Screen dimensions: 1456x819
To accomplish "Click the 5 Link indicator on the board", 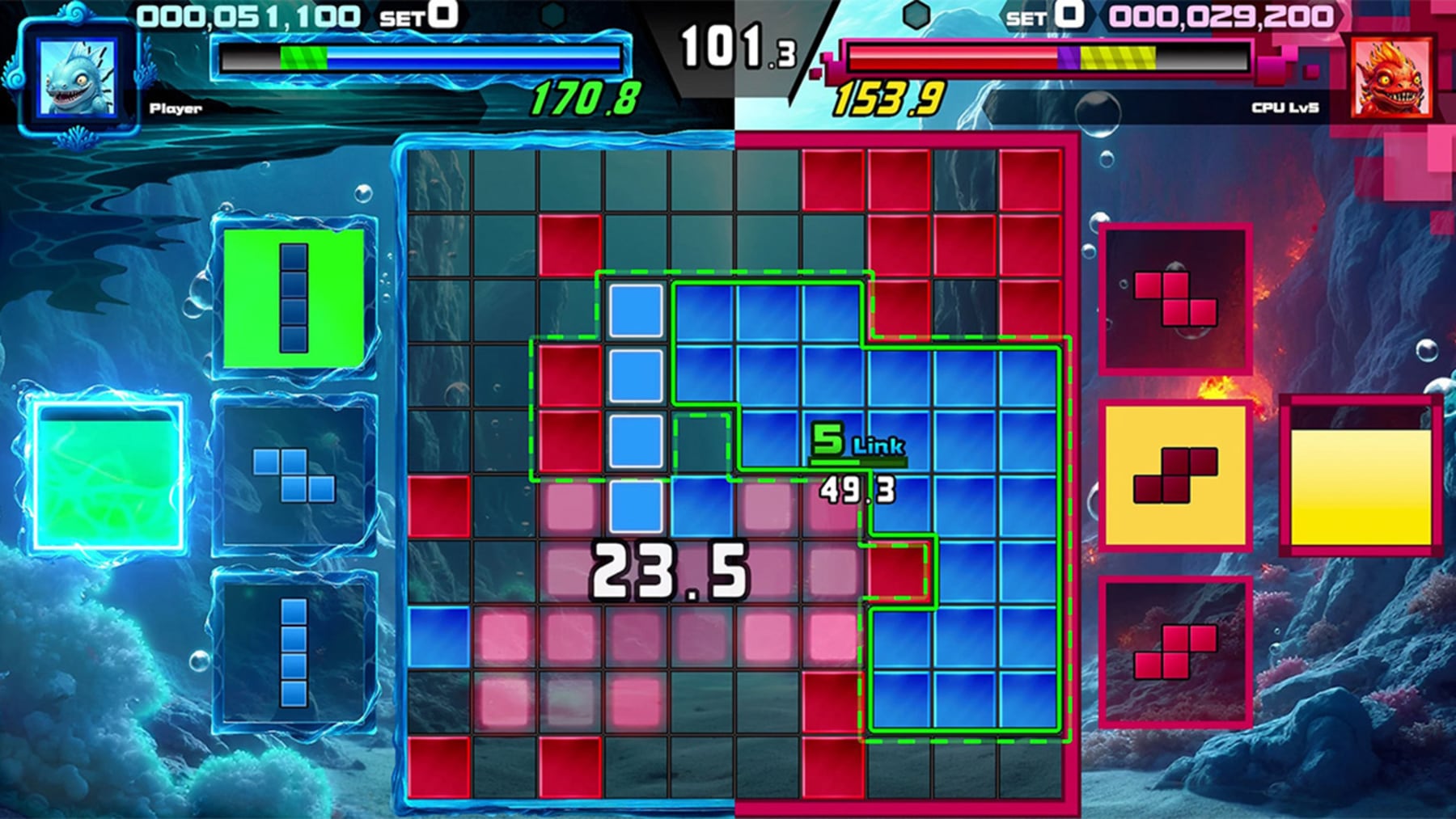I will [857, 441].
